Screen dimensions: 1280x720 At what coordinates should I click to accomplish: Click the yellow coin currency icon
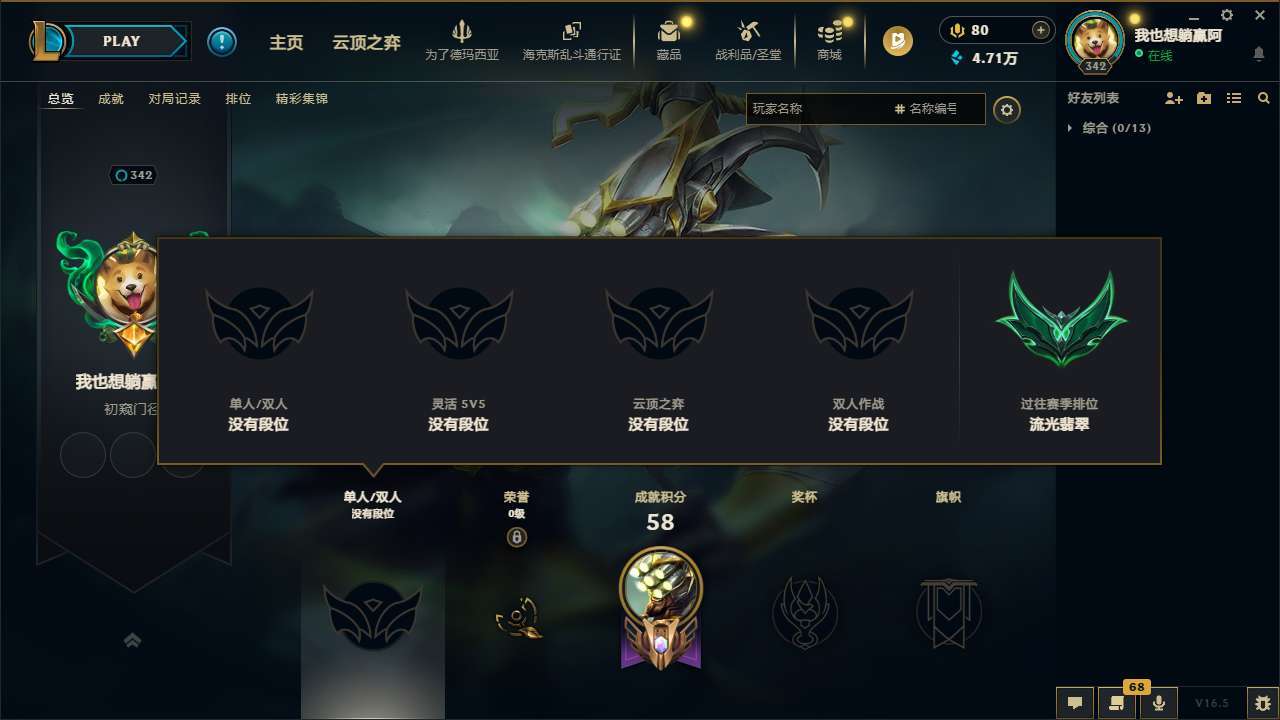897,41
